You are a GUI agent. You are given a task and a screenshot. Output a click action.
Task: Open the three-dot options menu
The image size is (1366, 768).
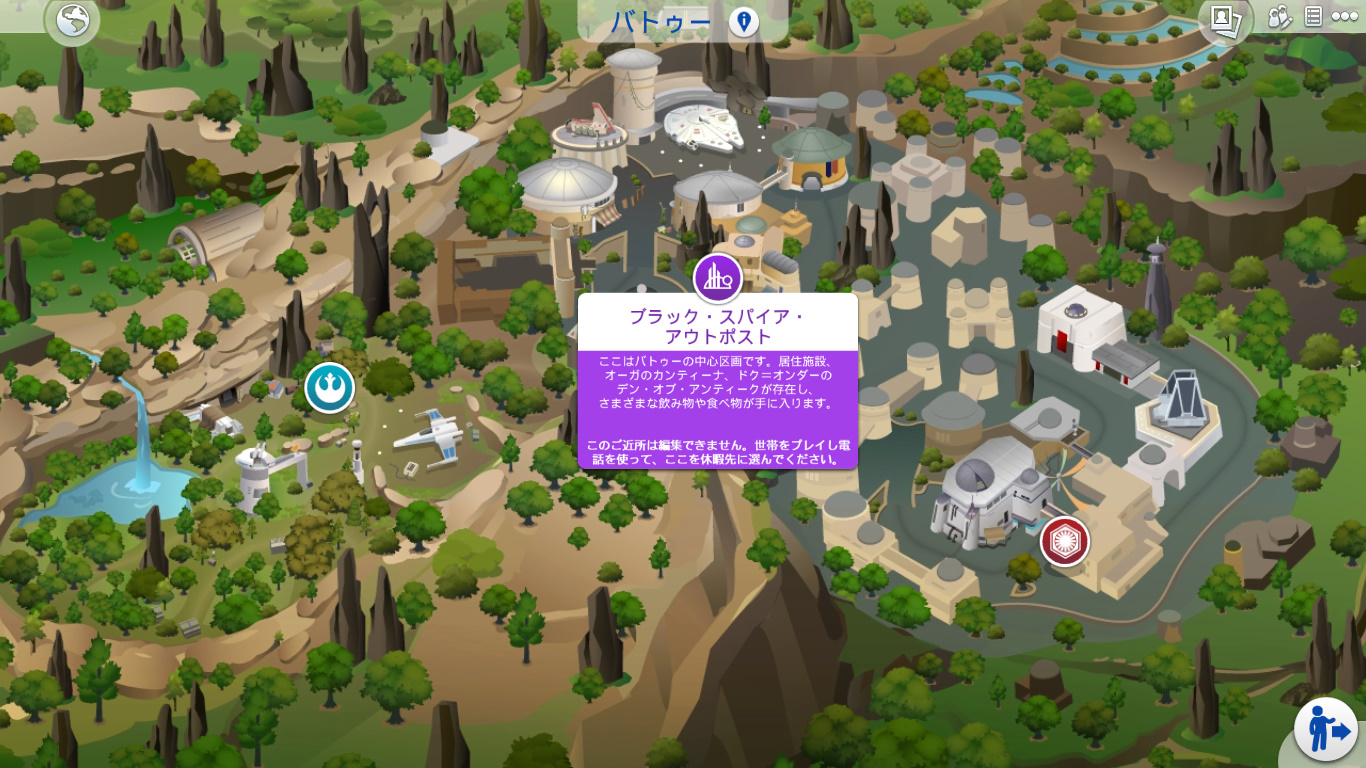[x=1345, y=17]
